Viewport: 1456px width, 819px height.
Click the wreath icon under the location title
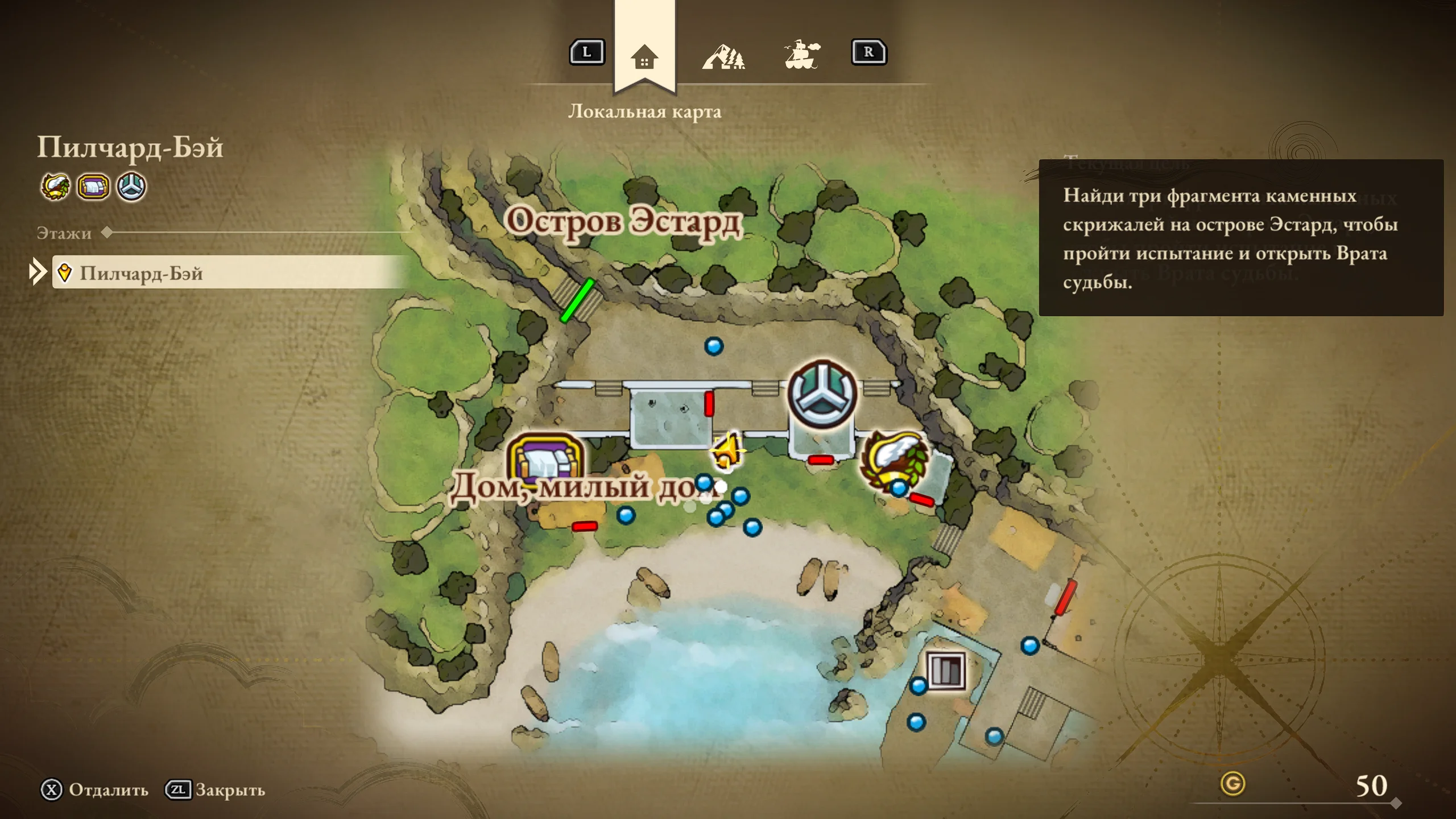coord(55,187)
